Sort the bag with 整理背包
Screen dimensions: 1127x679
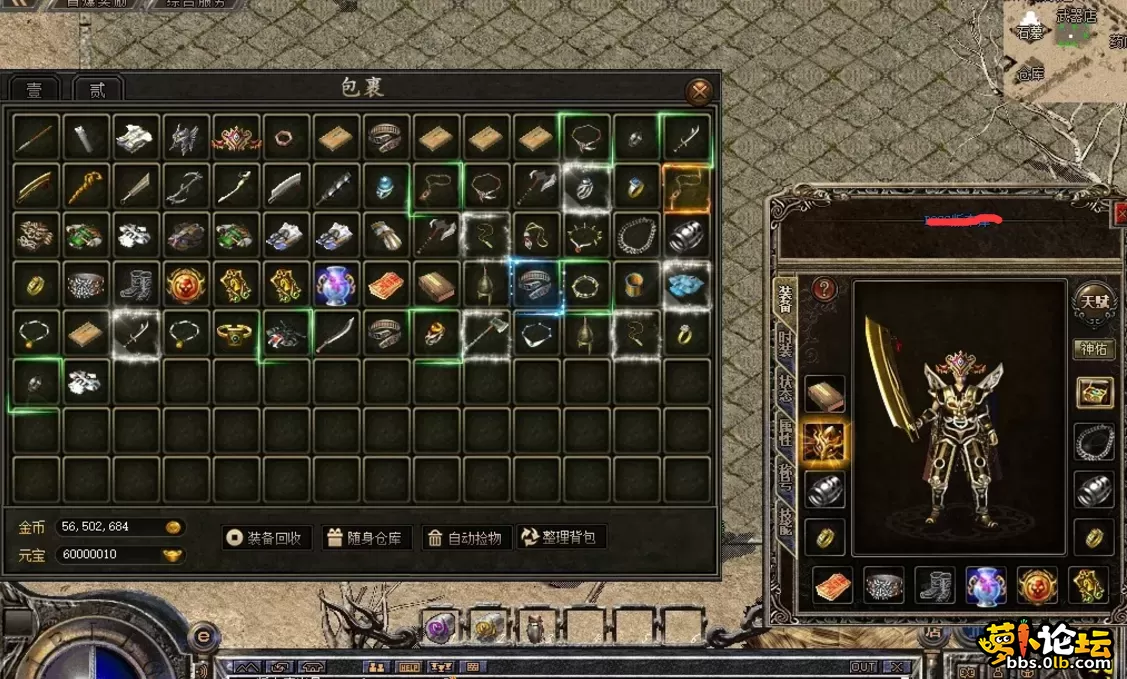(562, 538)
